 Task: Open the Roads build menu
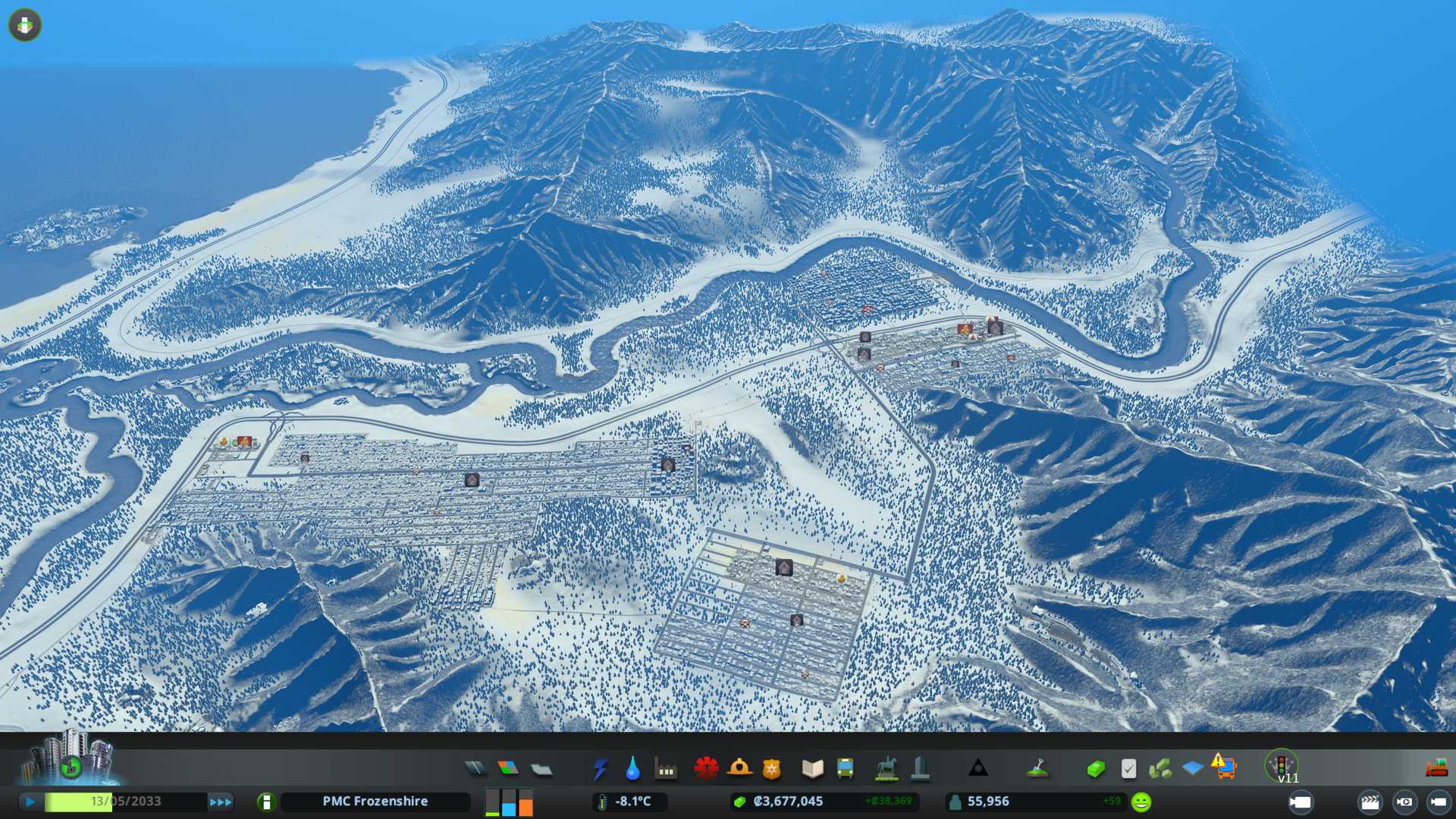pyautogui.click(x=475, y=769)
